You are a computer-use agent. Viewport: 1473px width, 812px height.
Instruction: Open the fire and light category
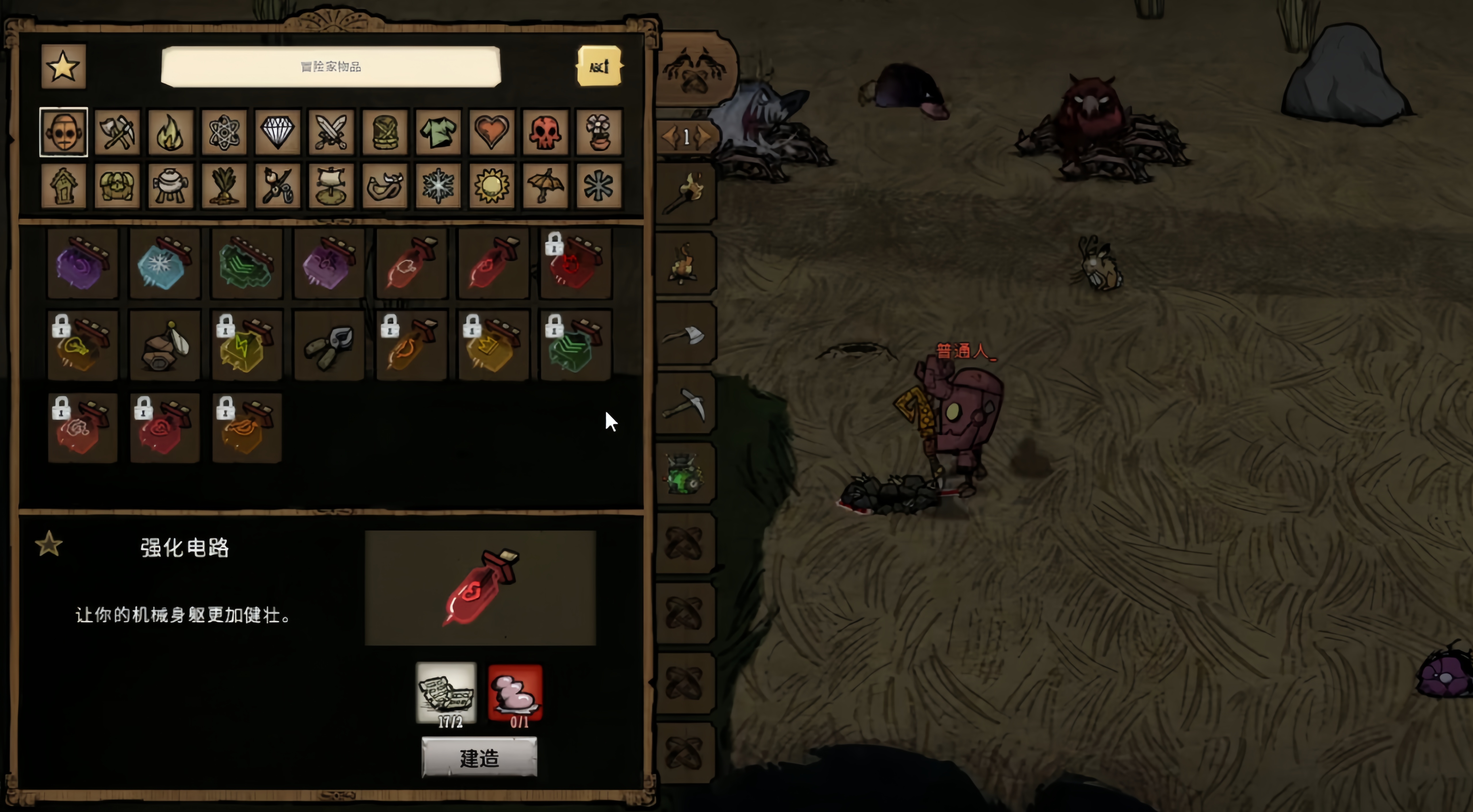coord(170,133)
